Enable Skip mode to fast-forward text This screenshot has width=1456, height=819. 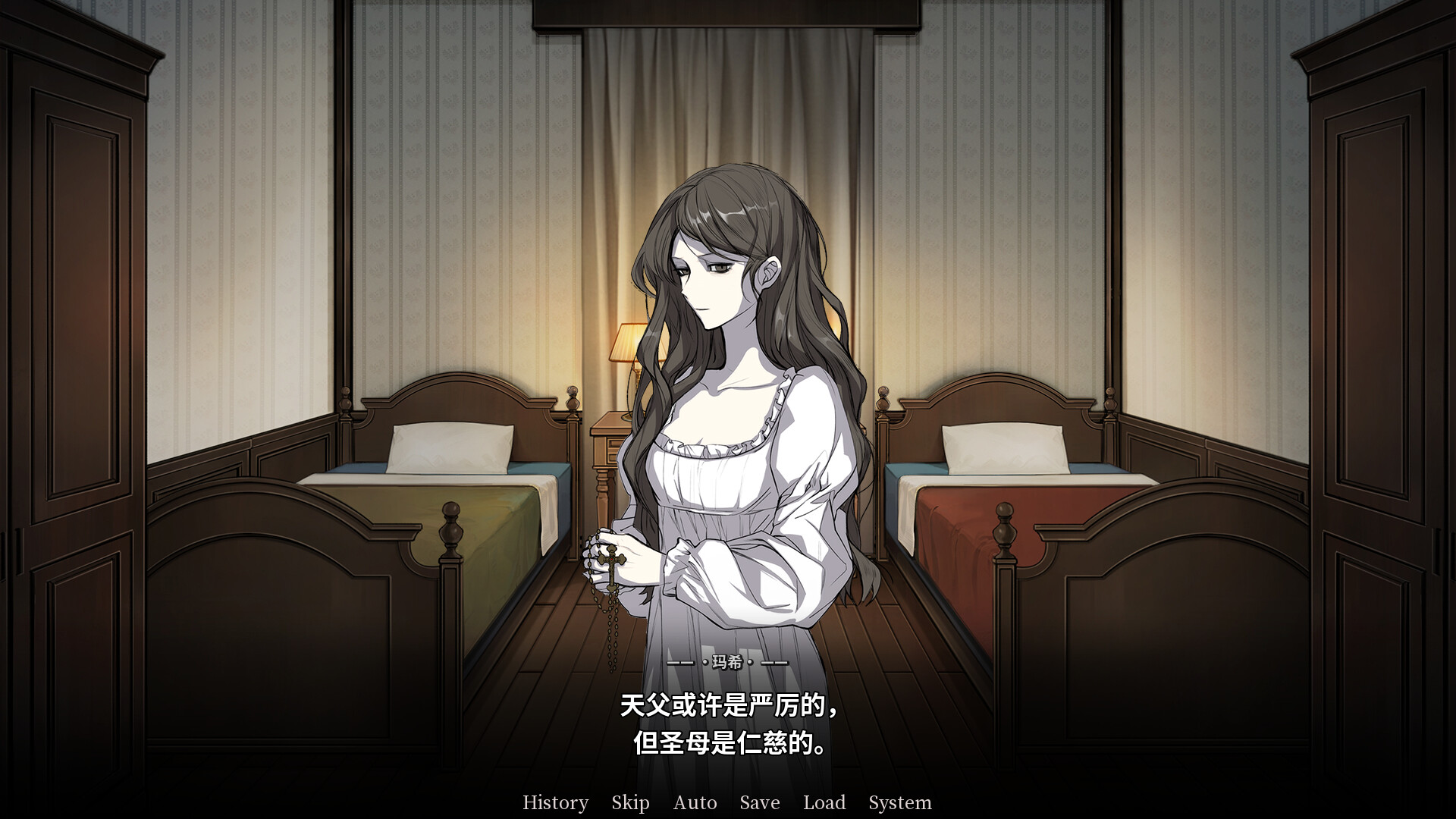pos(630,802)
